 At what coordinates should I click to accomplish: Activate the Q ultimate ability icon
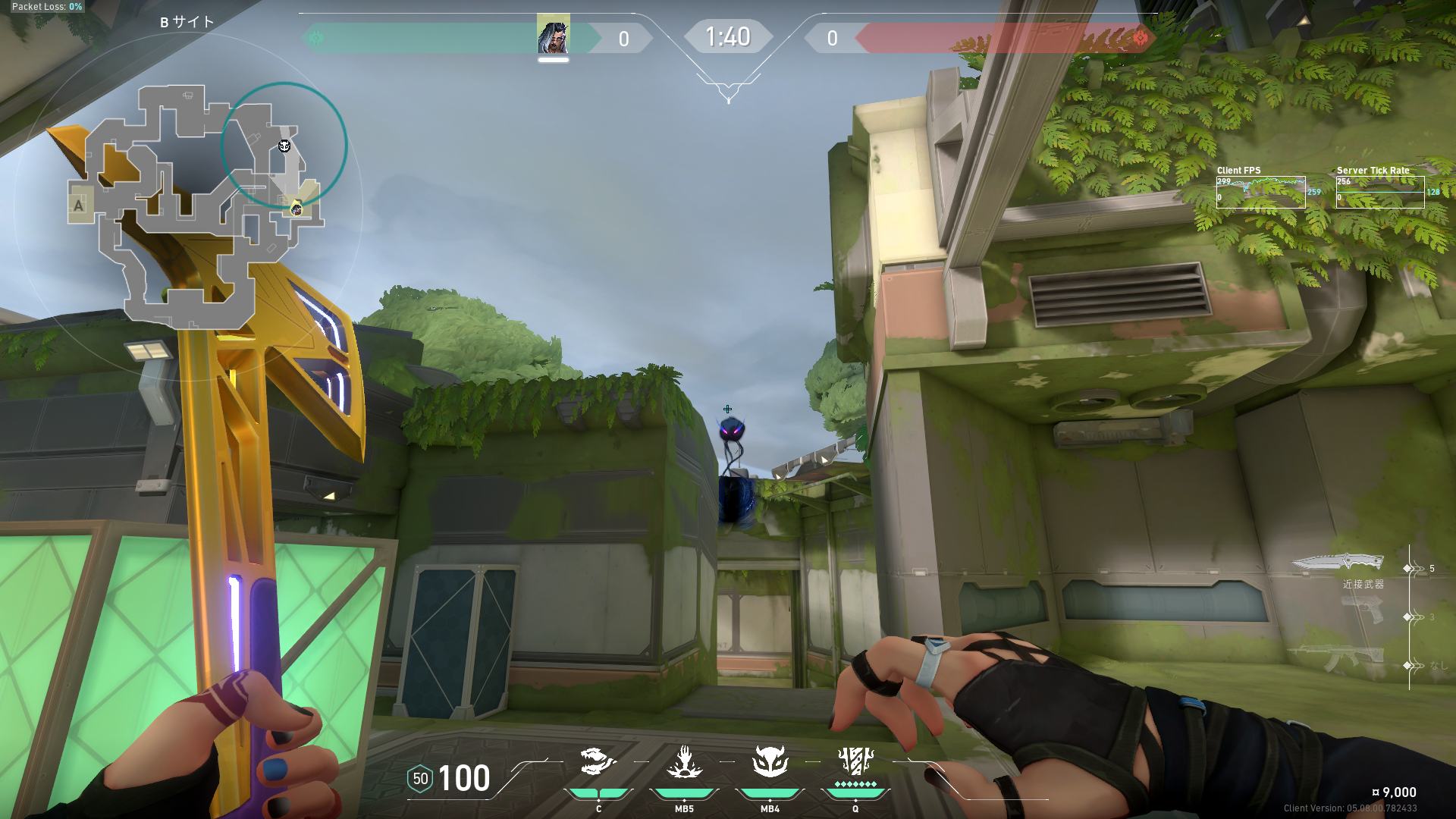(x=855, y=761)
